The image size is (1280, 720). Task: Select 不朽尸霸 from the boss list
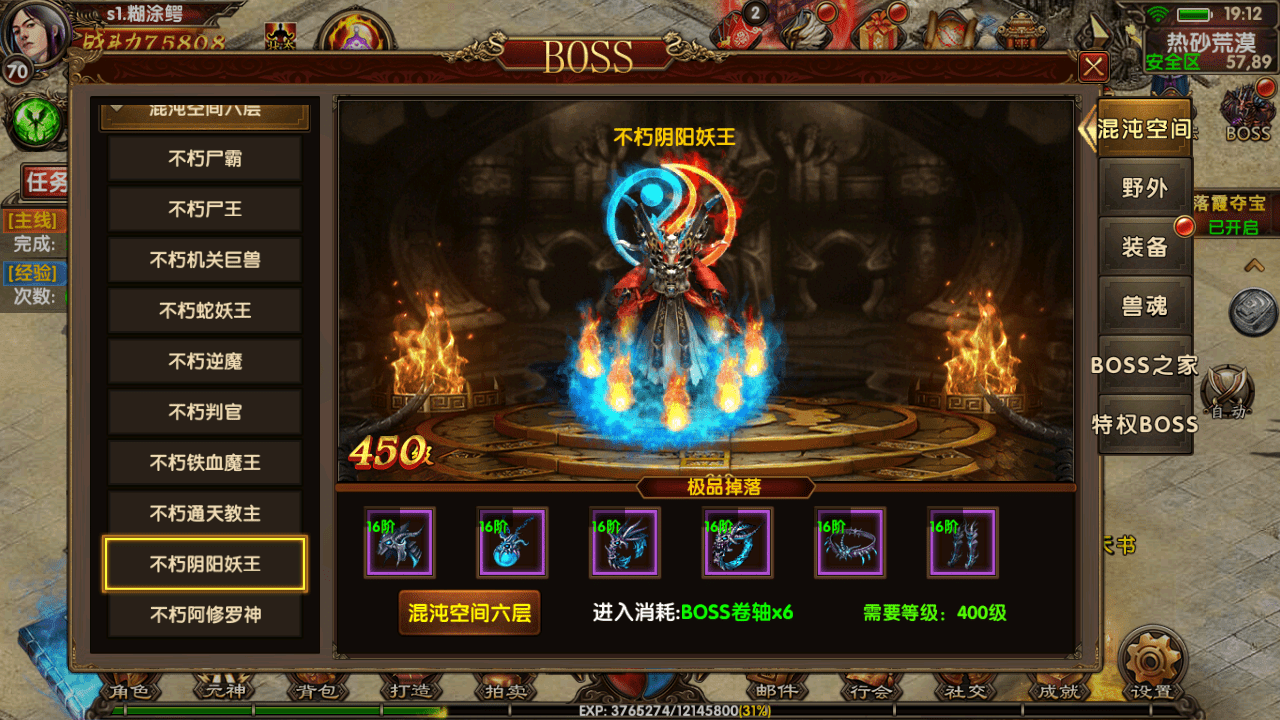point(205,159)
